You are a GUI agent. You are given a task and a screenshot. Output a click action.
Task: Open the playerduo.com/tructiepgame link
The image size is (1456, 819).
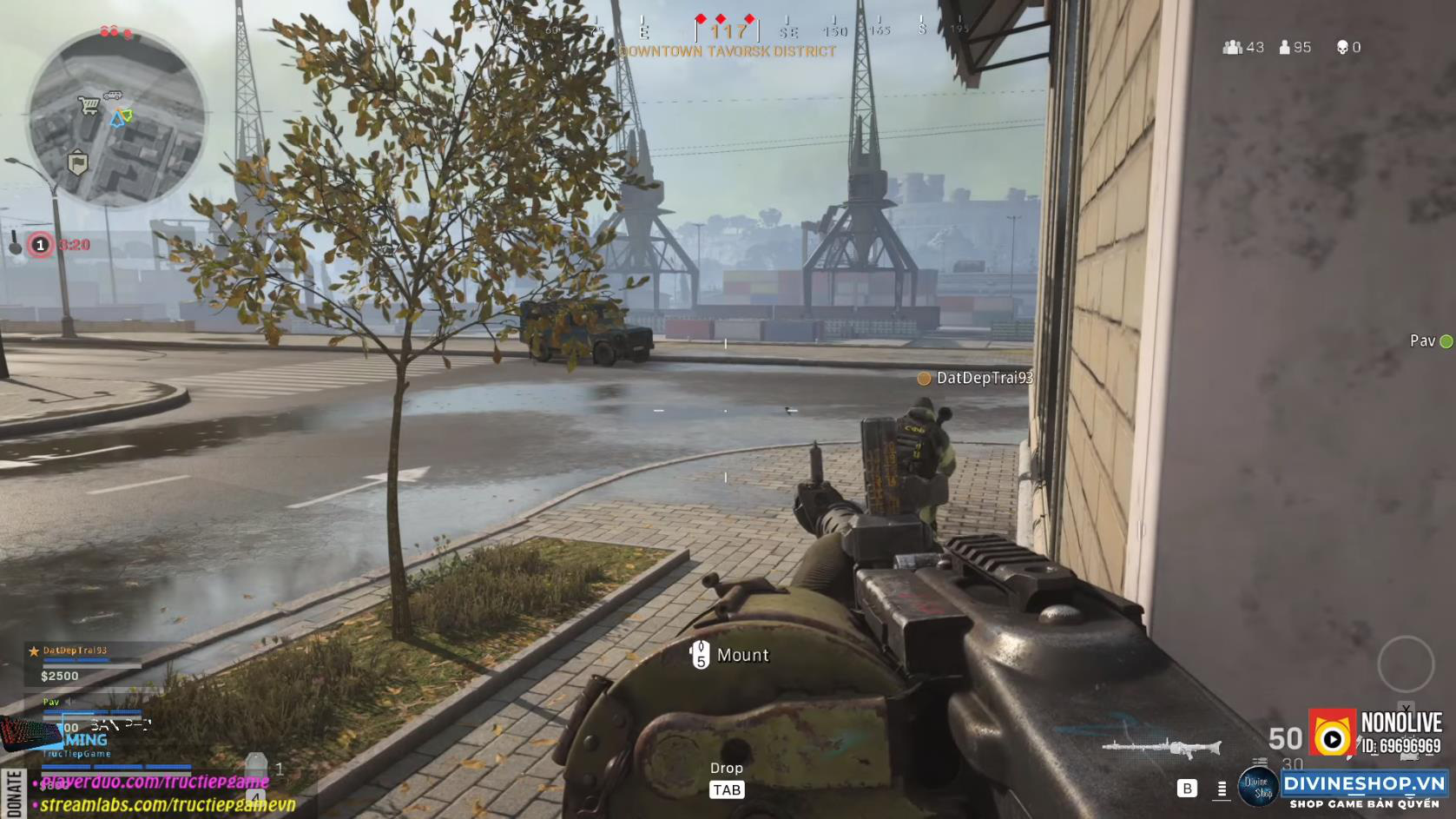(x=156, y=783)
